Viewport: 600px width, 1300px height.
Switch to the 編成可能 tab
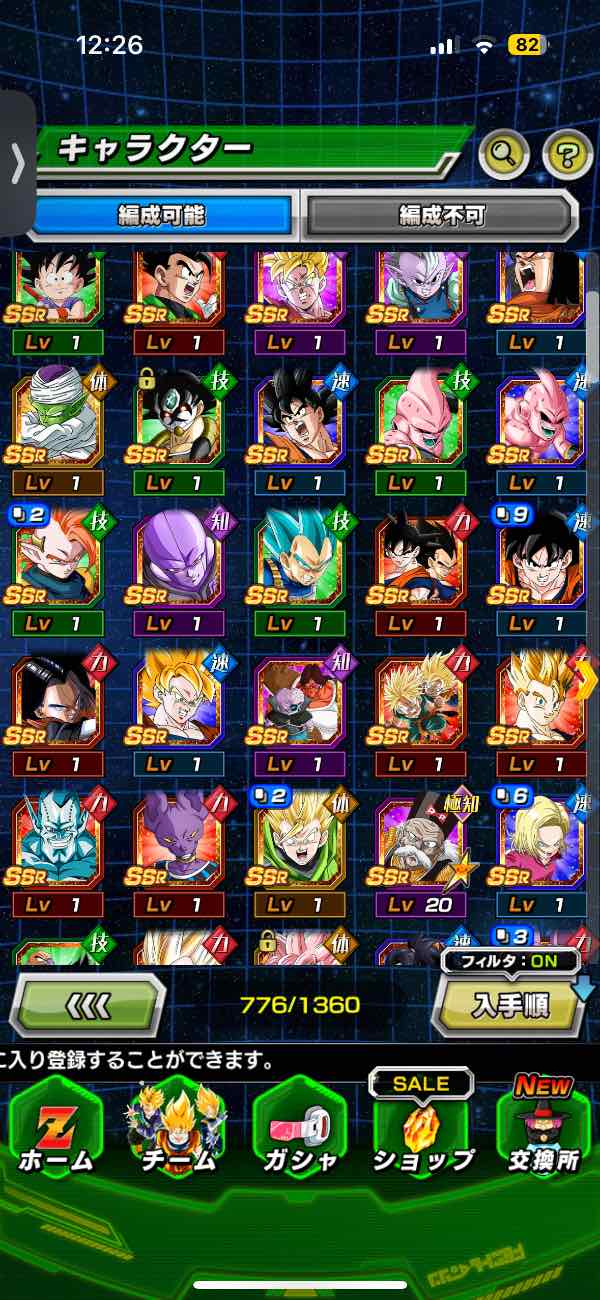pos(162,213)
